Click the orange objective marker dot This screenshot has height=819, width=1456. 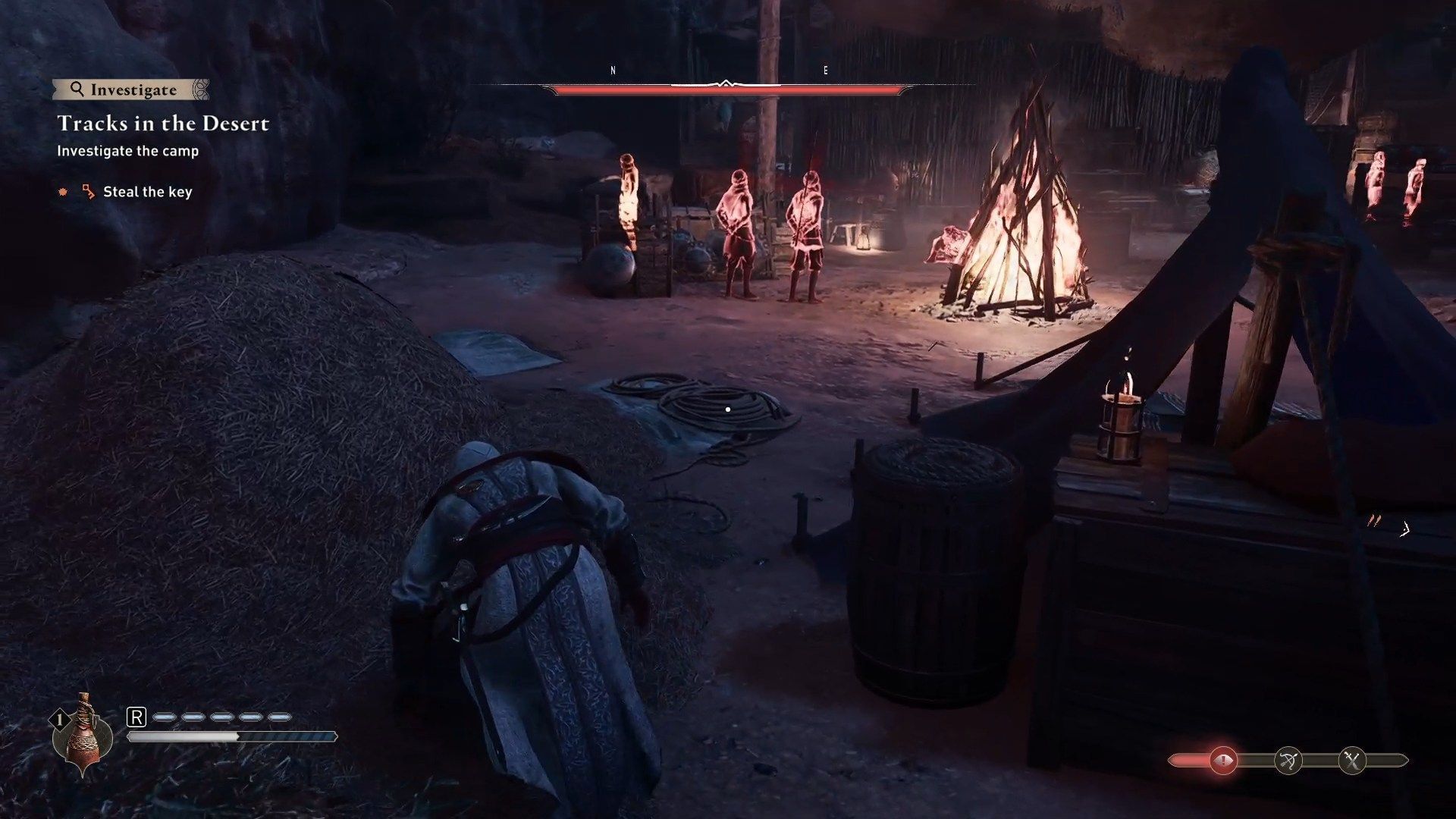coord(63,192)
